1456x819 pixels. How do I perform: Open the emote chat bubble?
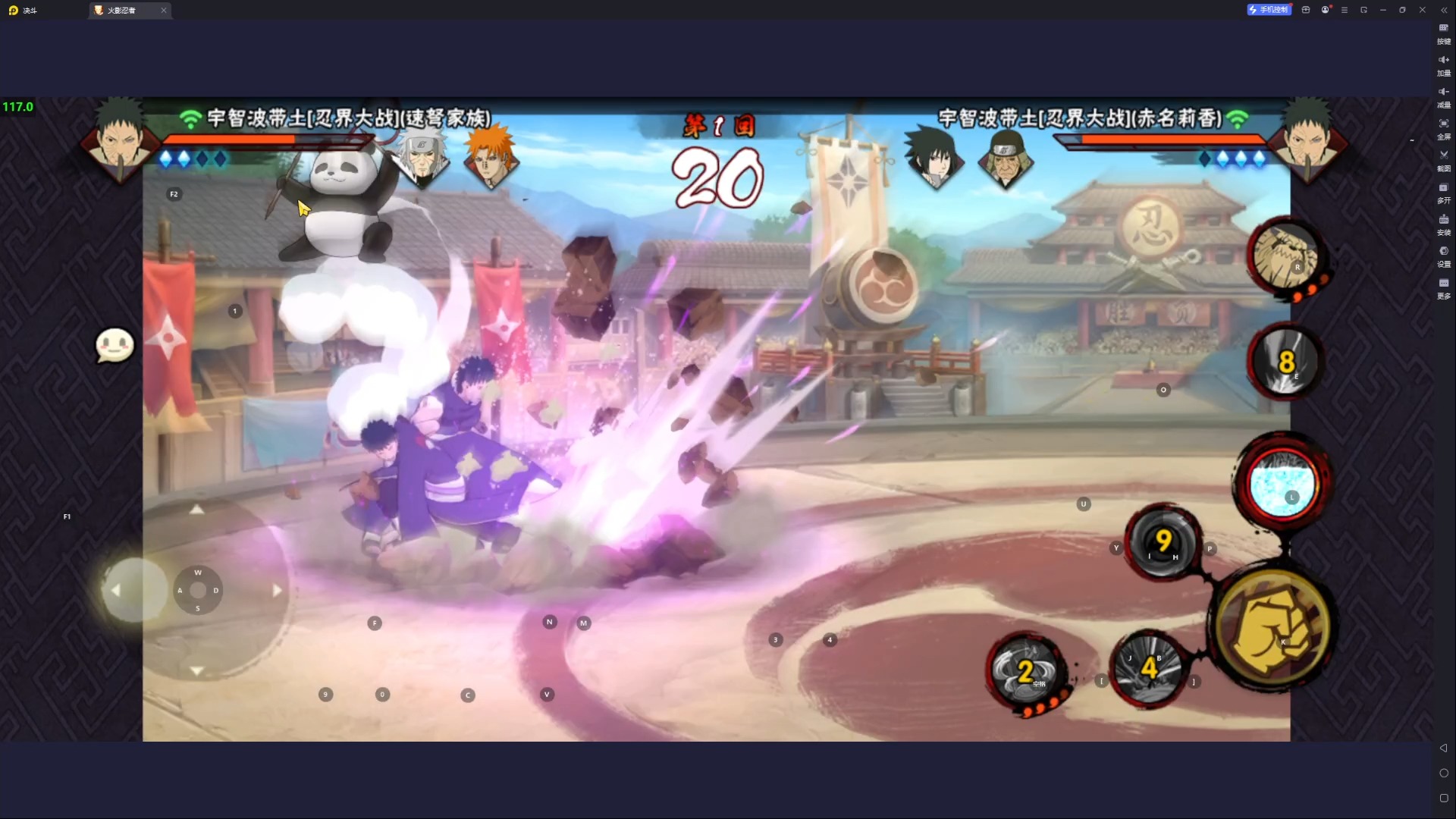point(115,346)
